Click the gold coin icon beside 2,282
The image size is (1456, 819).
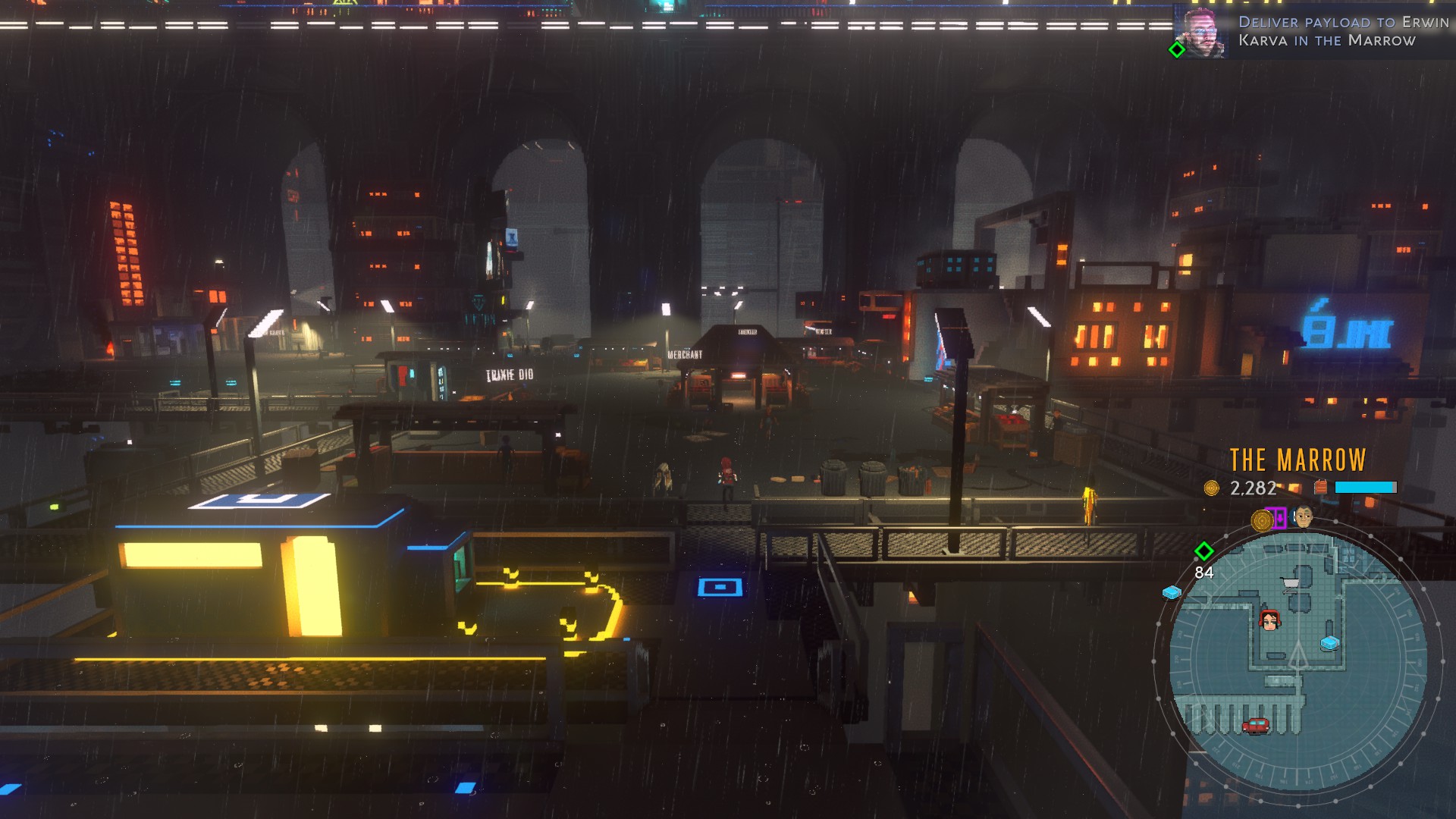1212,488
